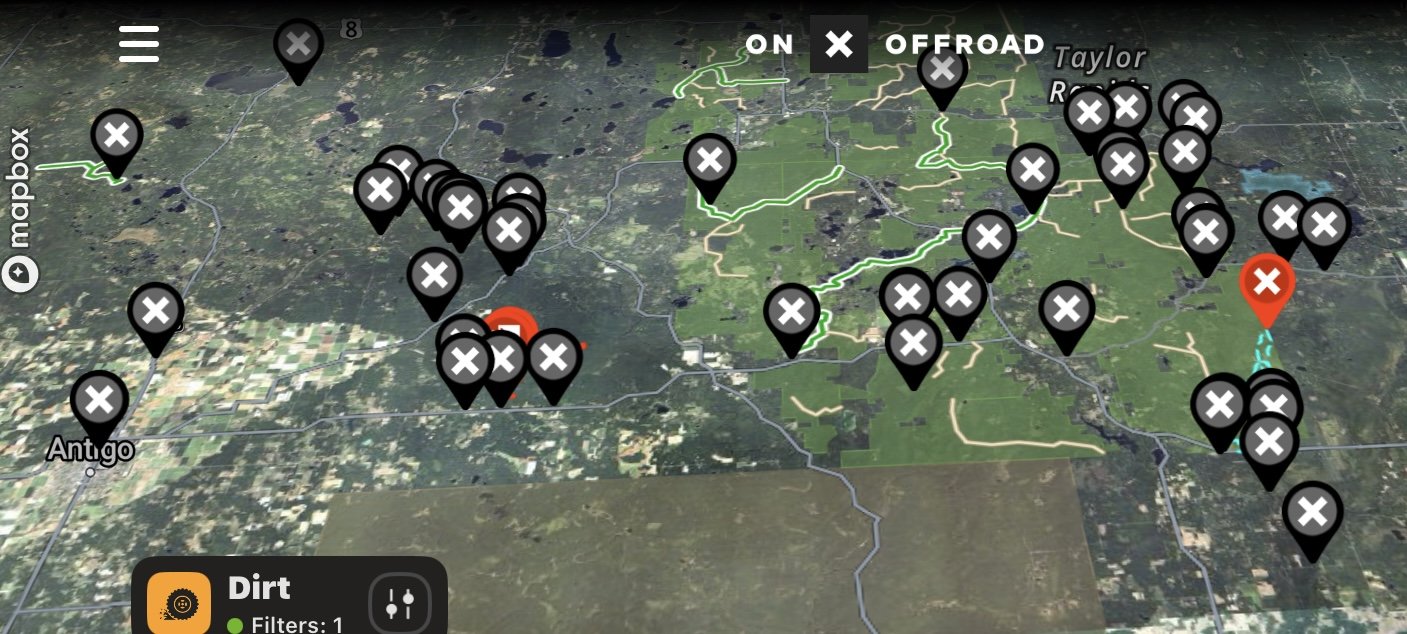Open the hamburger menu
This screenshot has height=634, width=1407.
click(139, 44)
